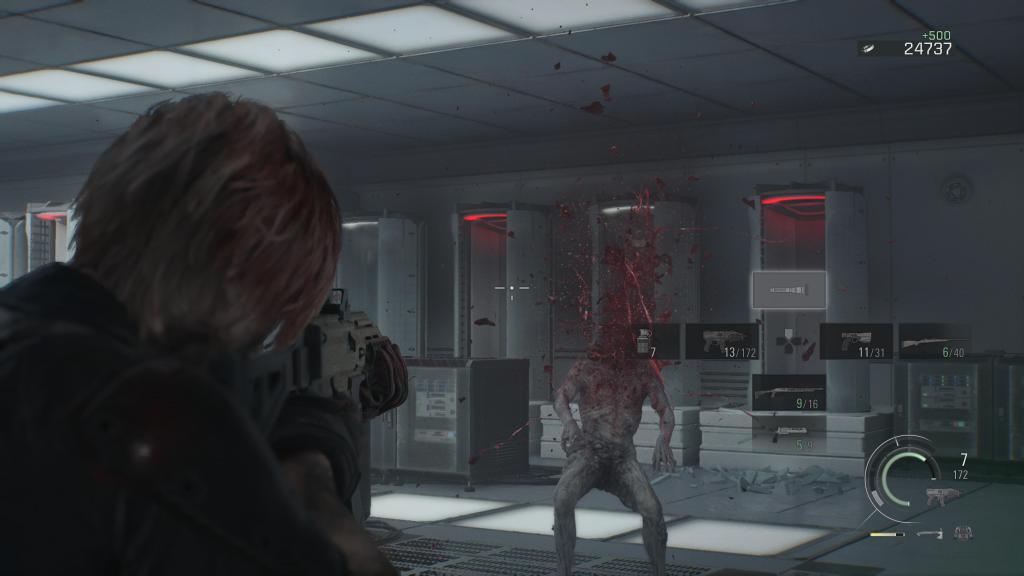1024x576 pixels.
Task: Switch to the handgun showing 11/31
Action: [856, 341]
